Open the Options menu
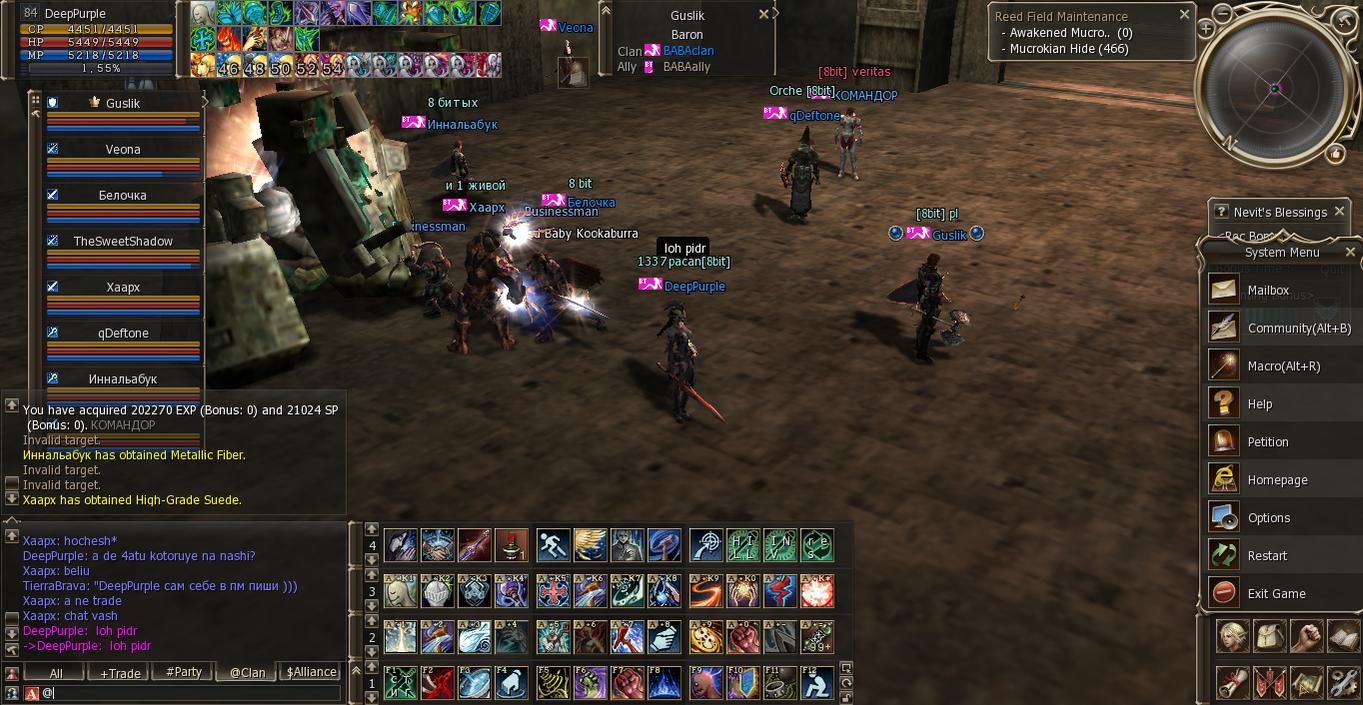The width and height of the screenshot is (1363, 705). click(x=1268, y=518)
